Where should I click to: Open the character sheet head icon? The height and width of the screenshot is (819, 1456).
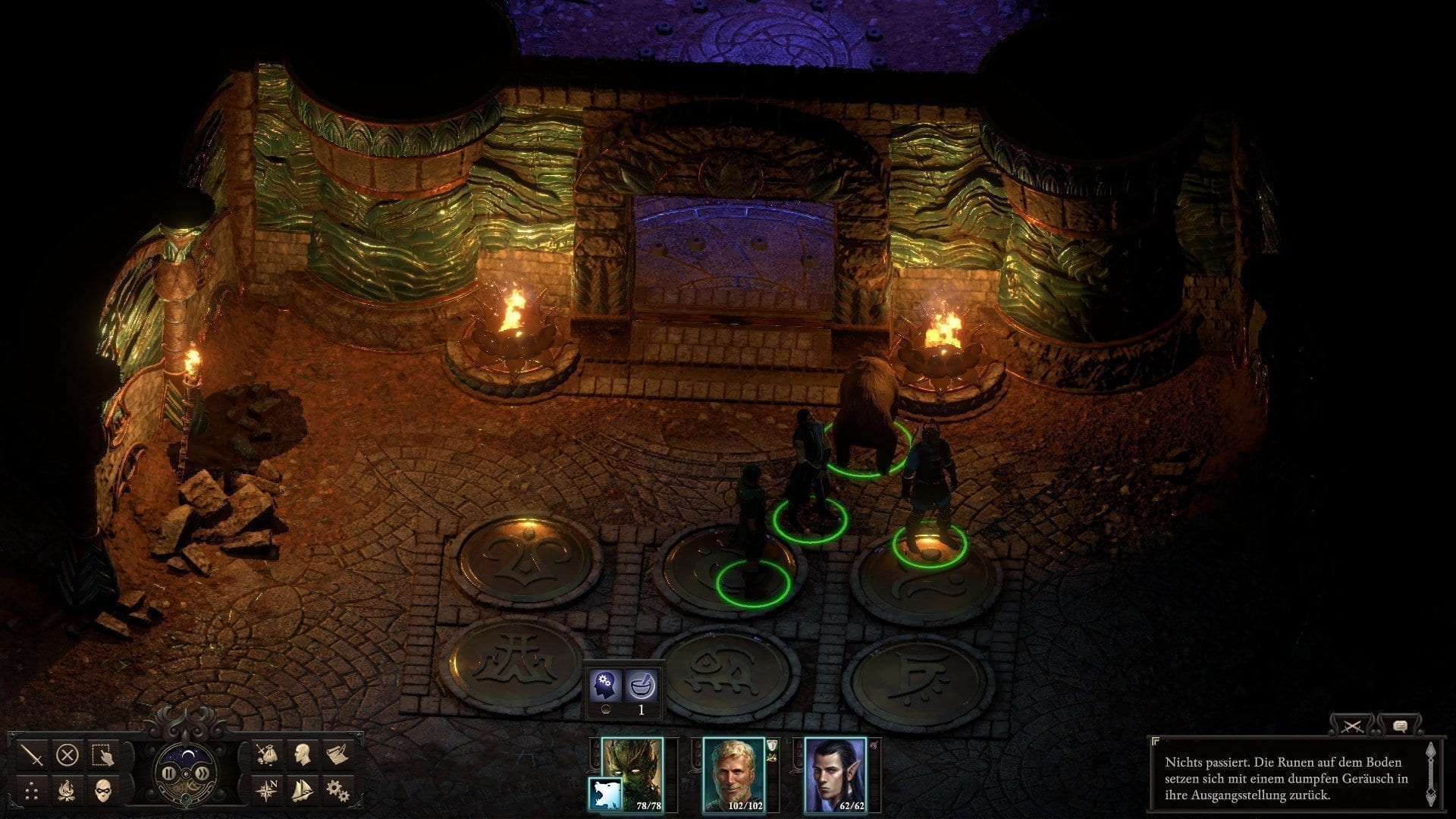point(302,755)
